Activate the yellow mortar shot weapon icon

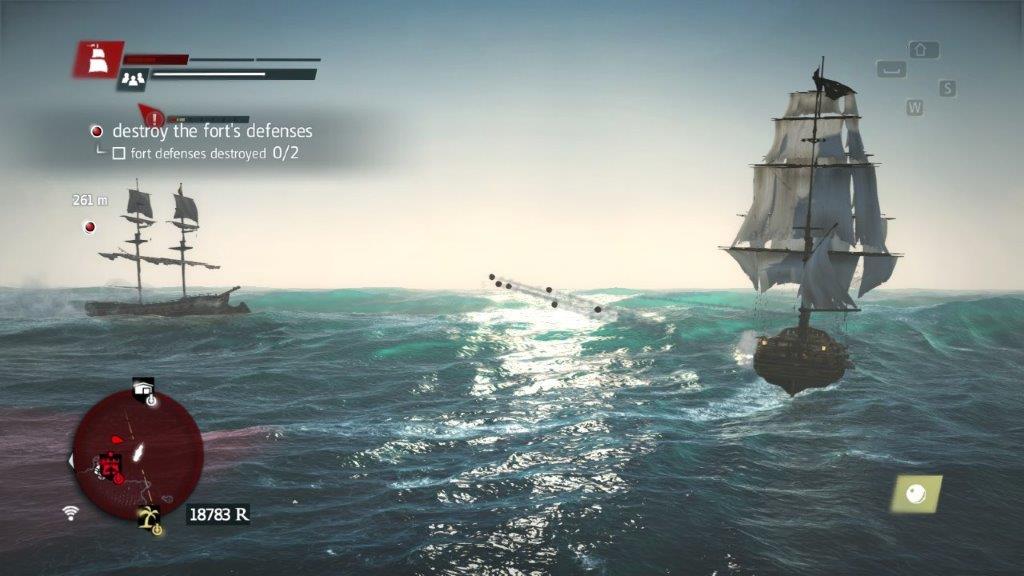[x=916, y=493]
